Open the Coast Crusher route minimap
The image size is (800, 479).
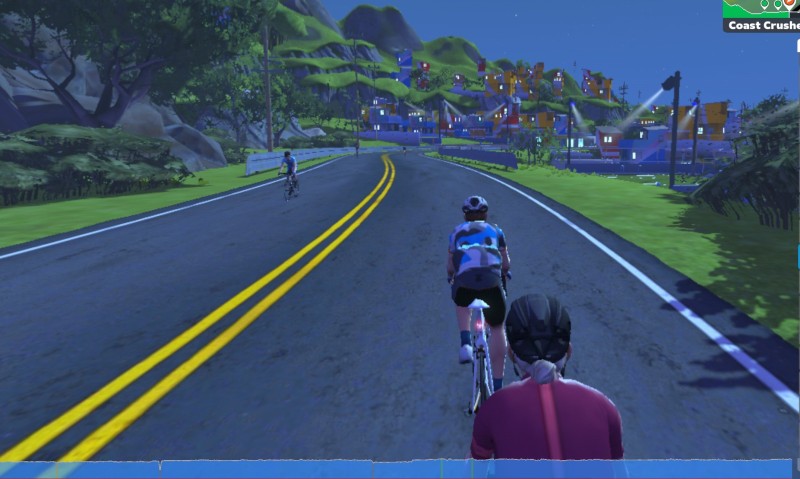coord(761,8)
